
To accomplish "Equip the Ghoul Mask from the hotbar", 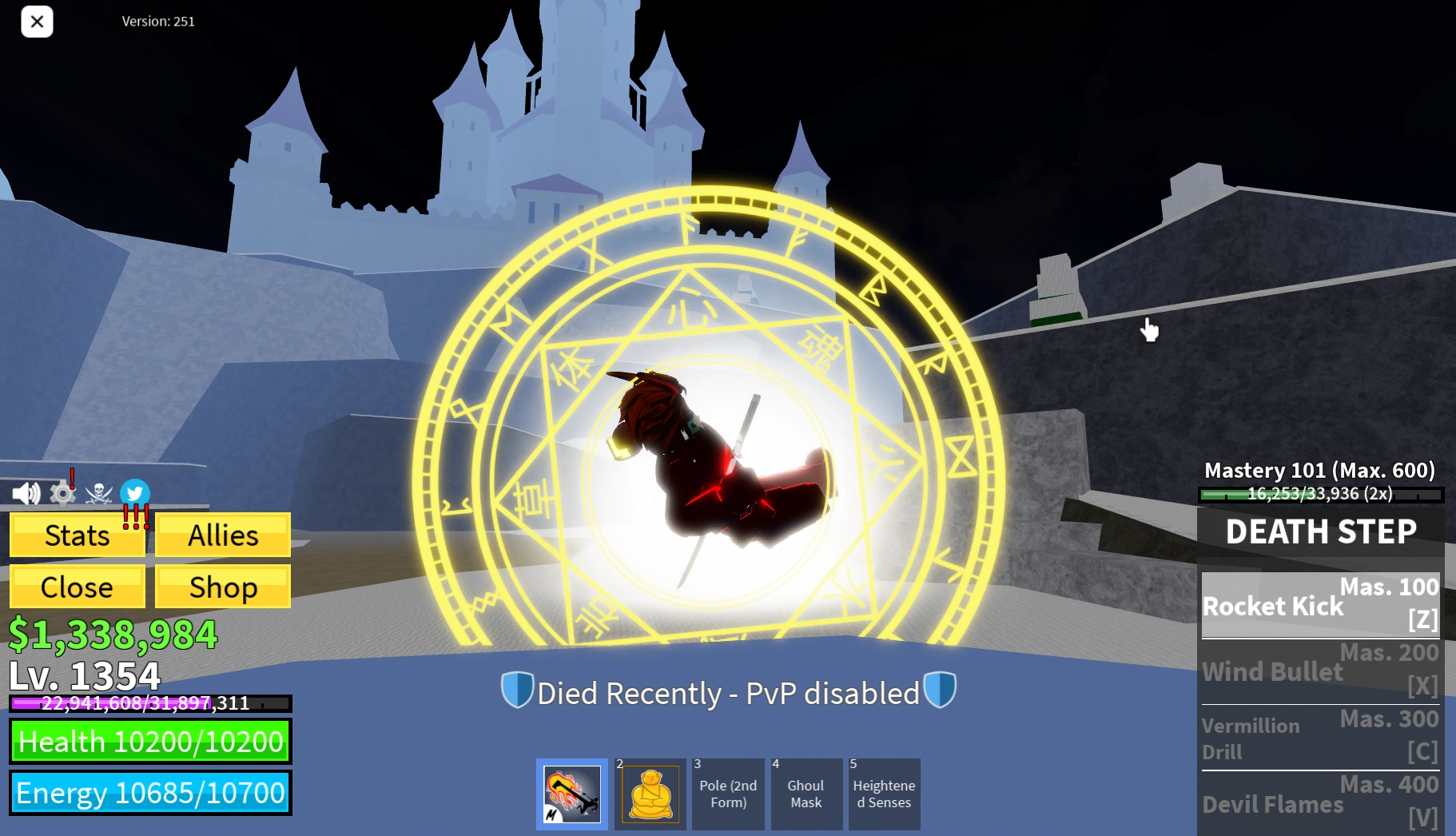I will [x=806, y=794].
